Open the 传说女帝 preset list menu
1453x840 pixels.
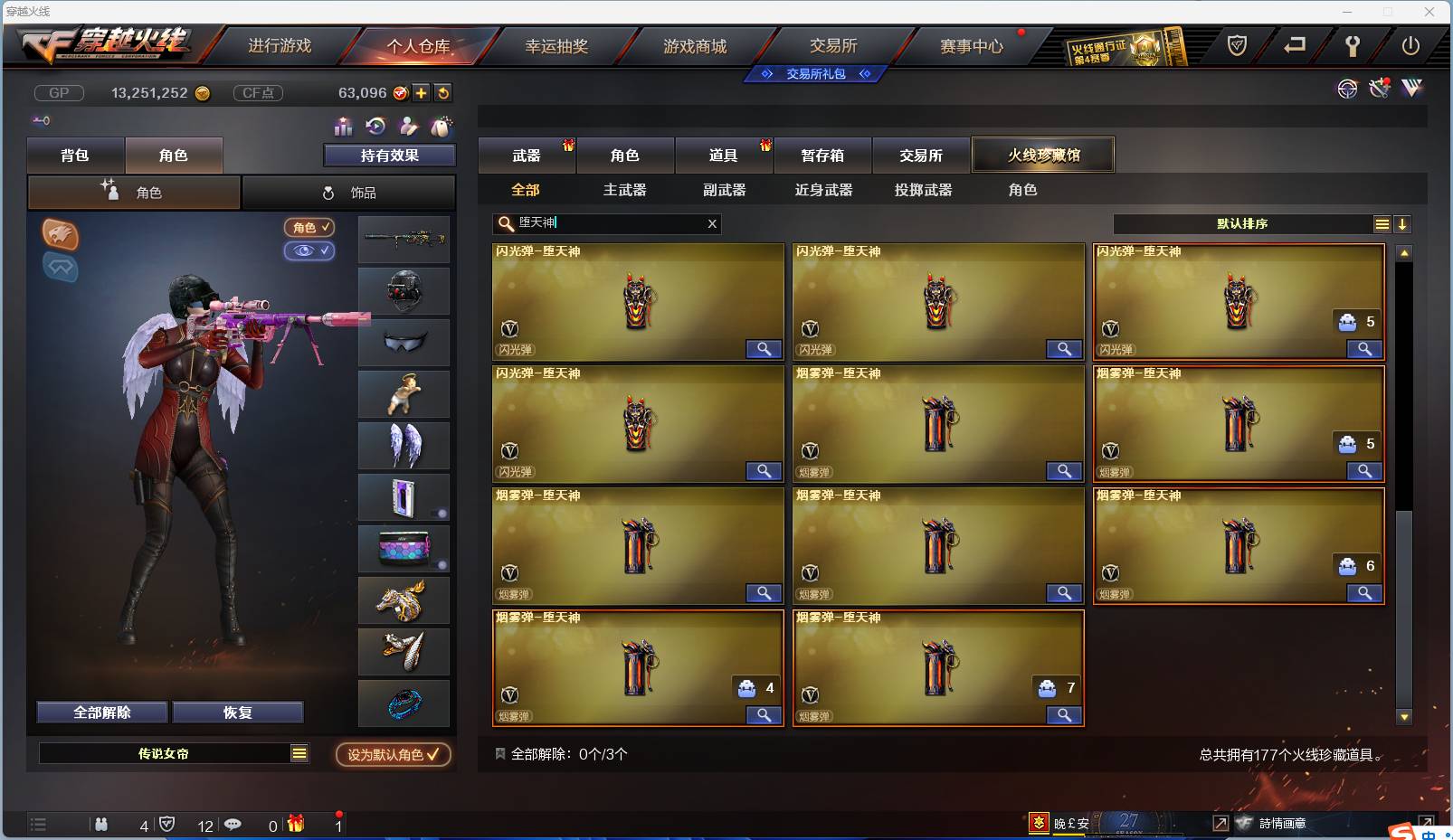[299, 752]
